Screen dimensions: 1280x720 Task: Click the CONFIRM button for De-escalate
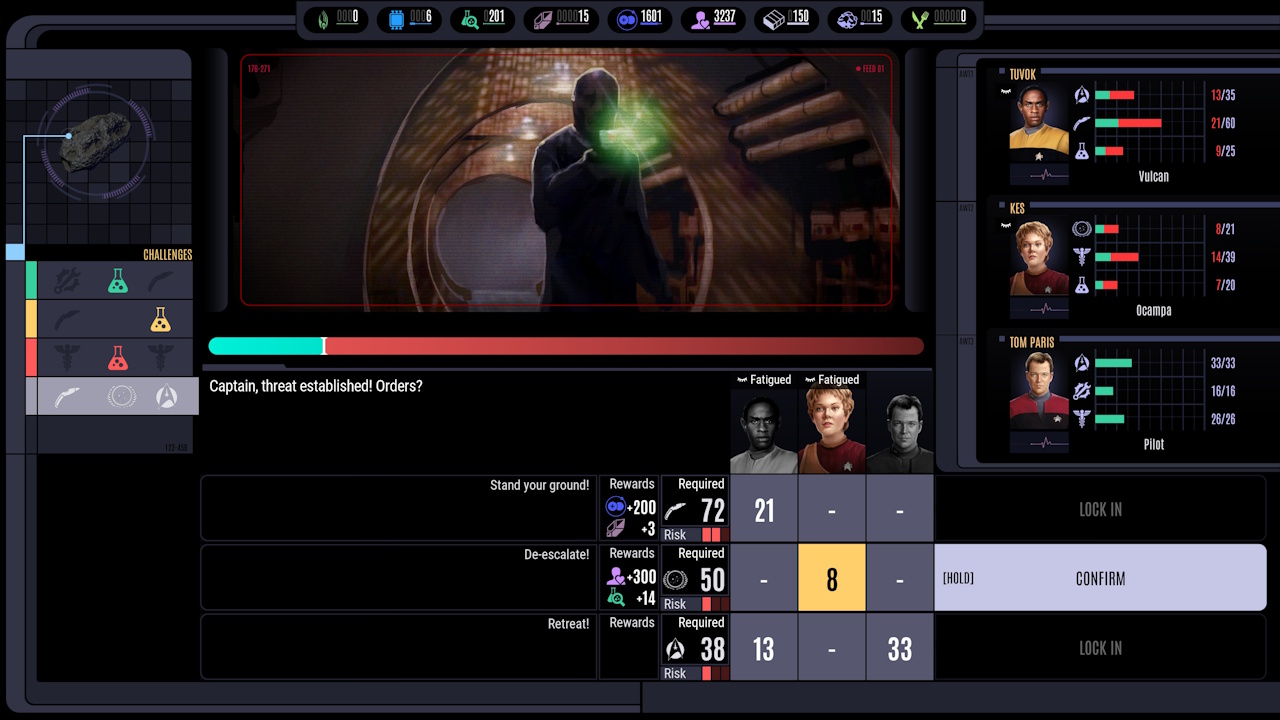(x=1100, y=578)
